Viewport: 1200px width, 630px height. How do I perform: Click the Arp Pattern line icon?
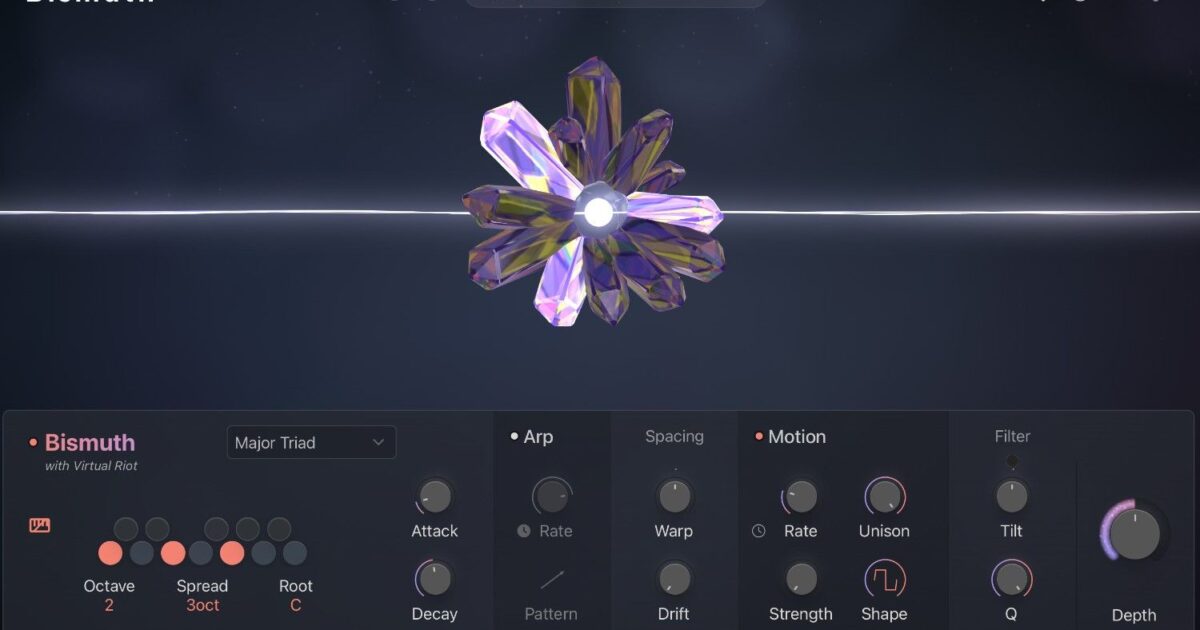pyautogui.click(x=552, y=579)
